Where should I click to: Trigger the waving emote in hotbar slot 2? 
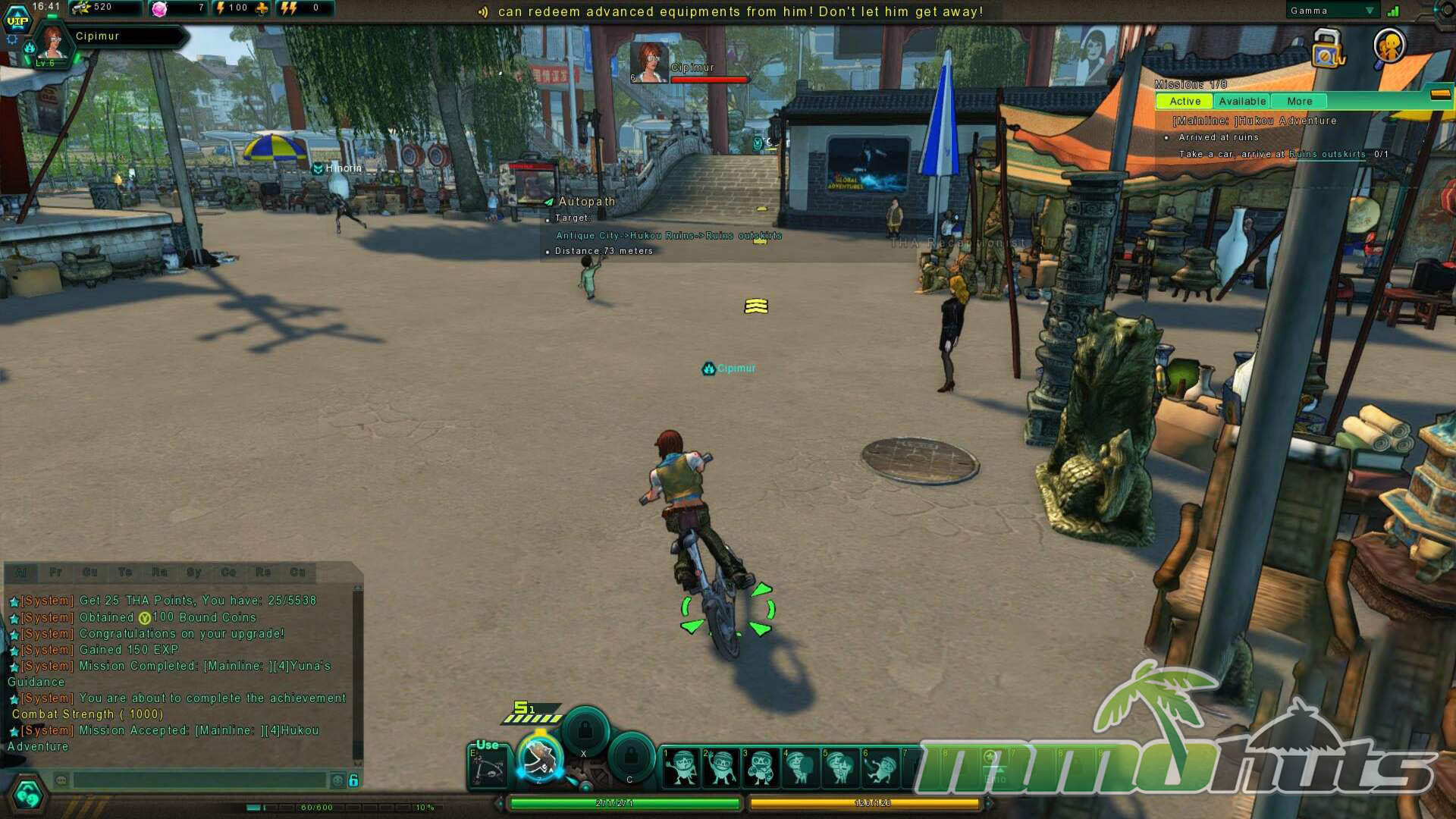(721, 766)
